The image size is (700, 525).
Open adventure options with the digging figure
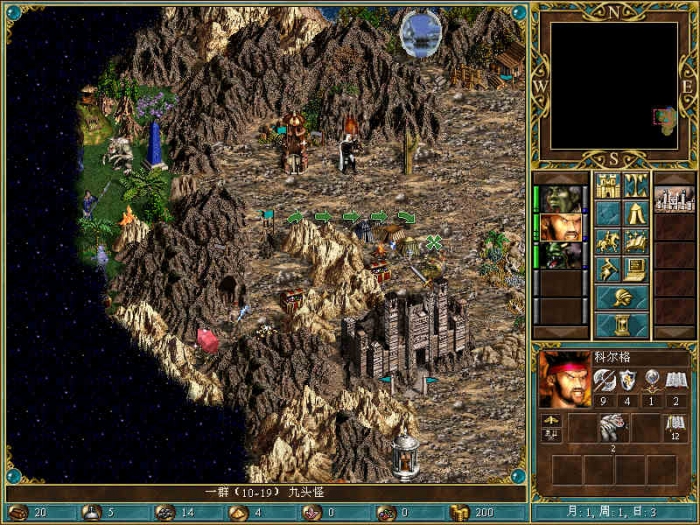[x=607, y=269]
